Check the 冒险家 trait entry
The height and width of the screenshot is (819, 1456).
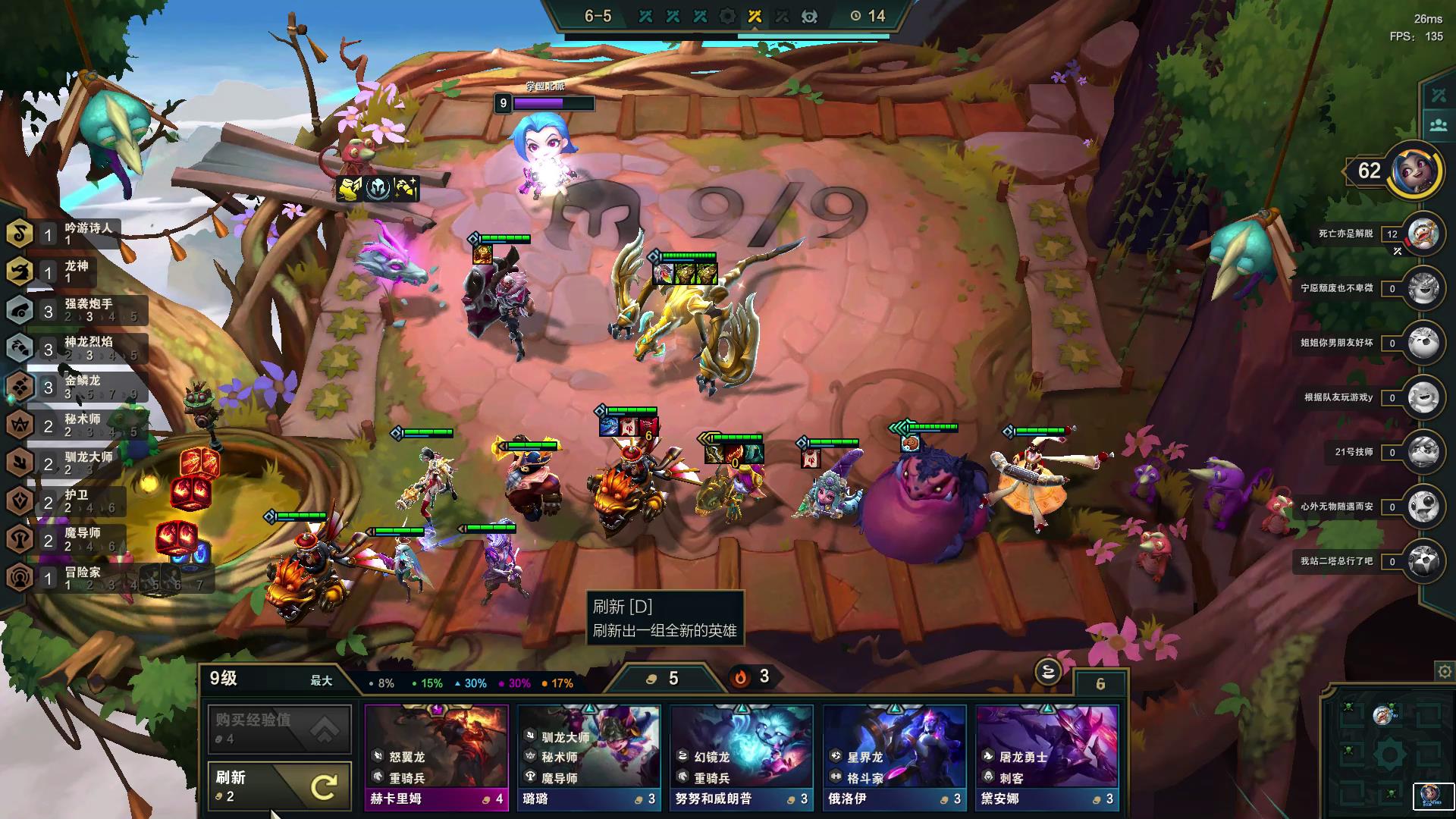tap(76, 578)
